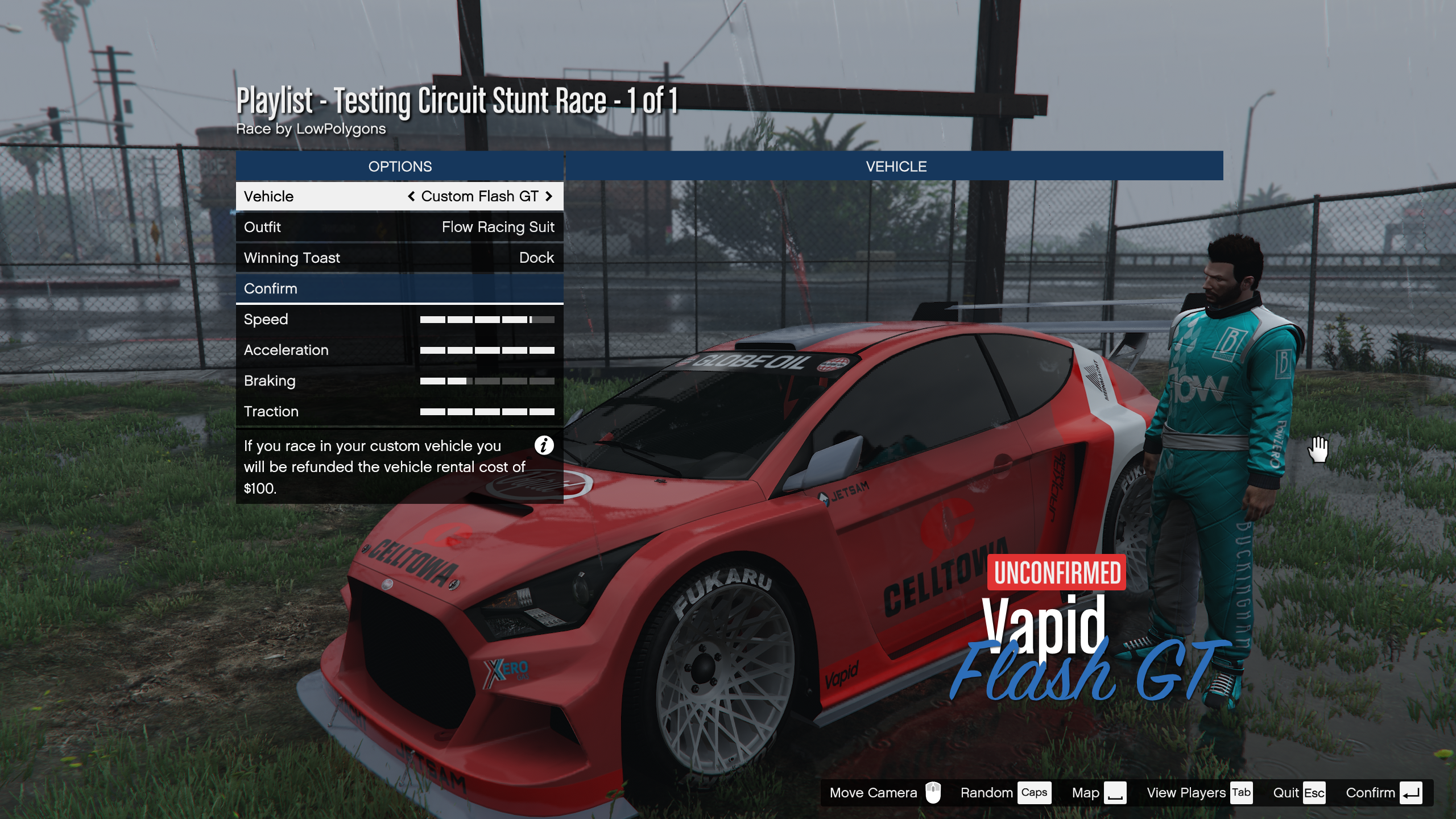This screenshot has width=1456, height=819.
Task: Select the Vehicle option row
Action: (x=399, y=196)
